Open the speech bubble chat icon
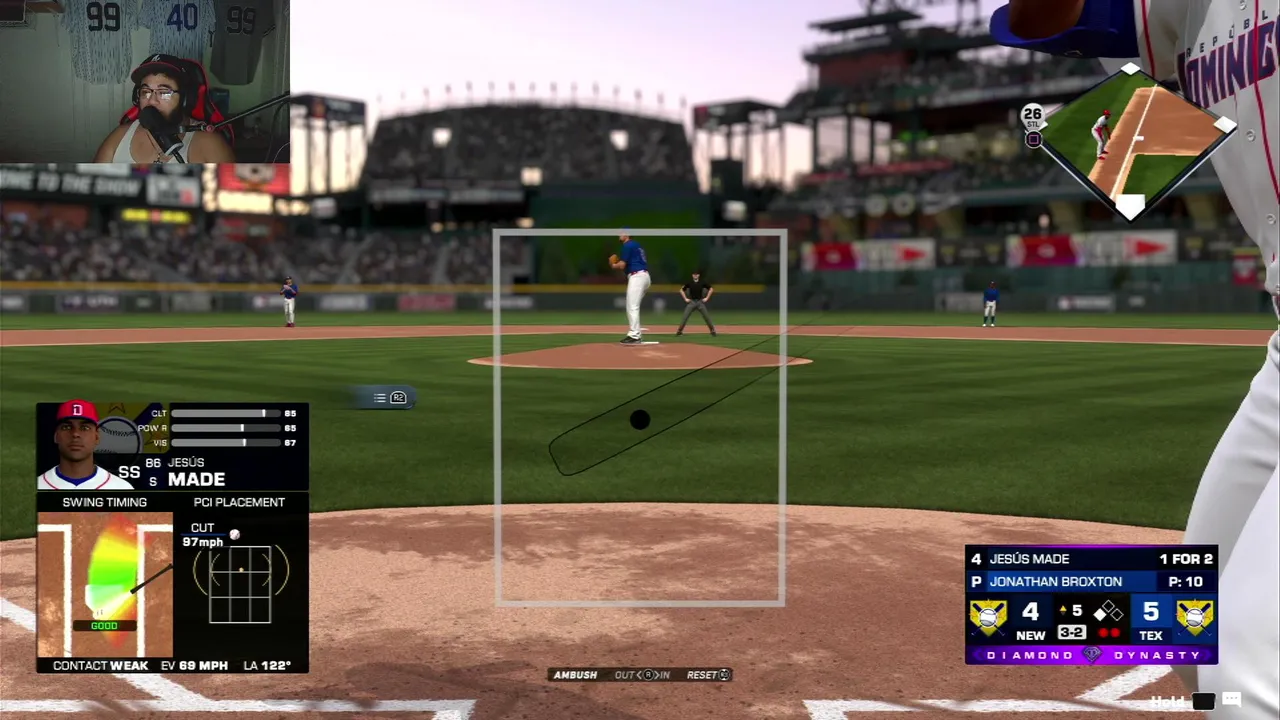Viewport: 1280px width, 720px height. (x=1231, y=701)
